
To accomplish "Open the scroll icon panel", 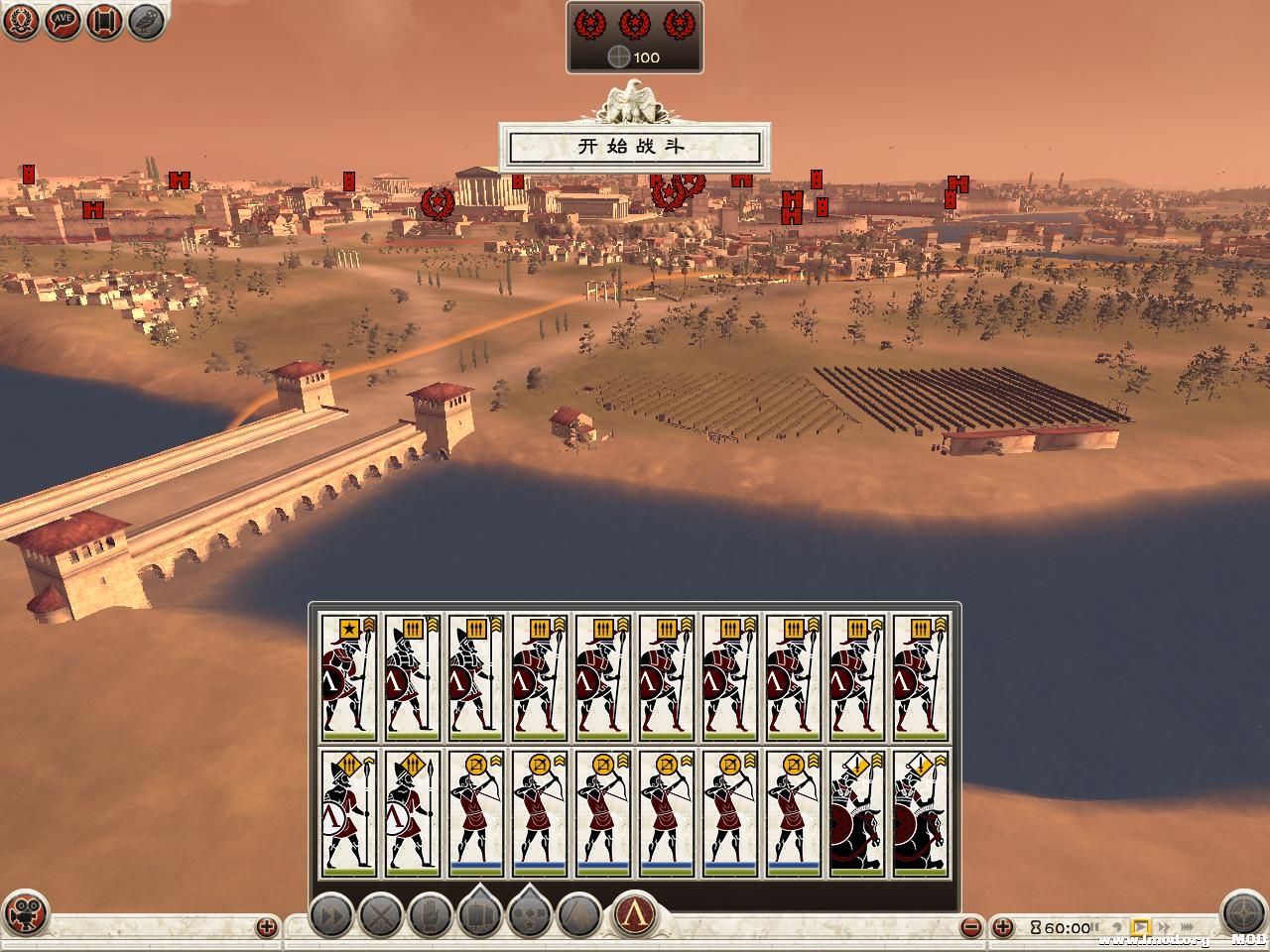I will (104, 21).
